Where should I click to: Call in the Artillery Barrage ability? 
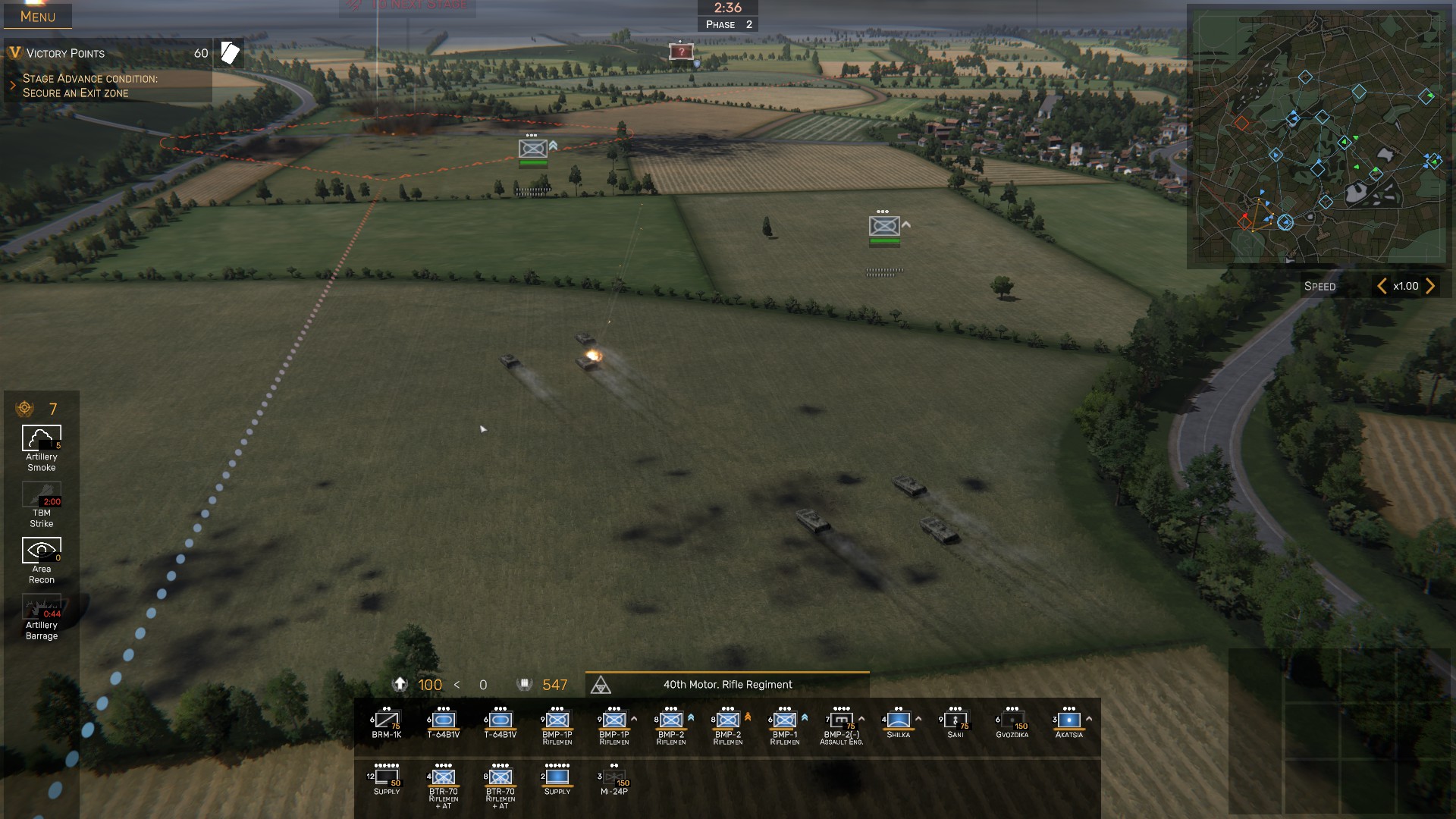pos(42,607)
